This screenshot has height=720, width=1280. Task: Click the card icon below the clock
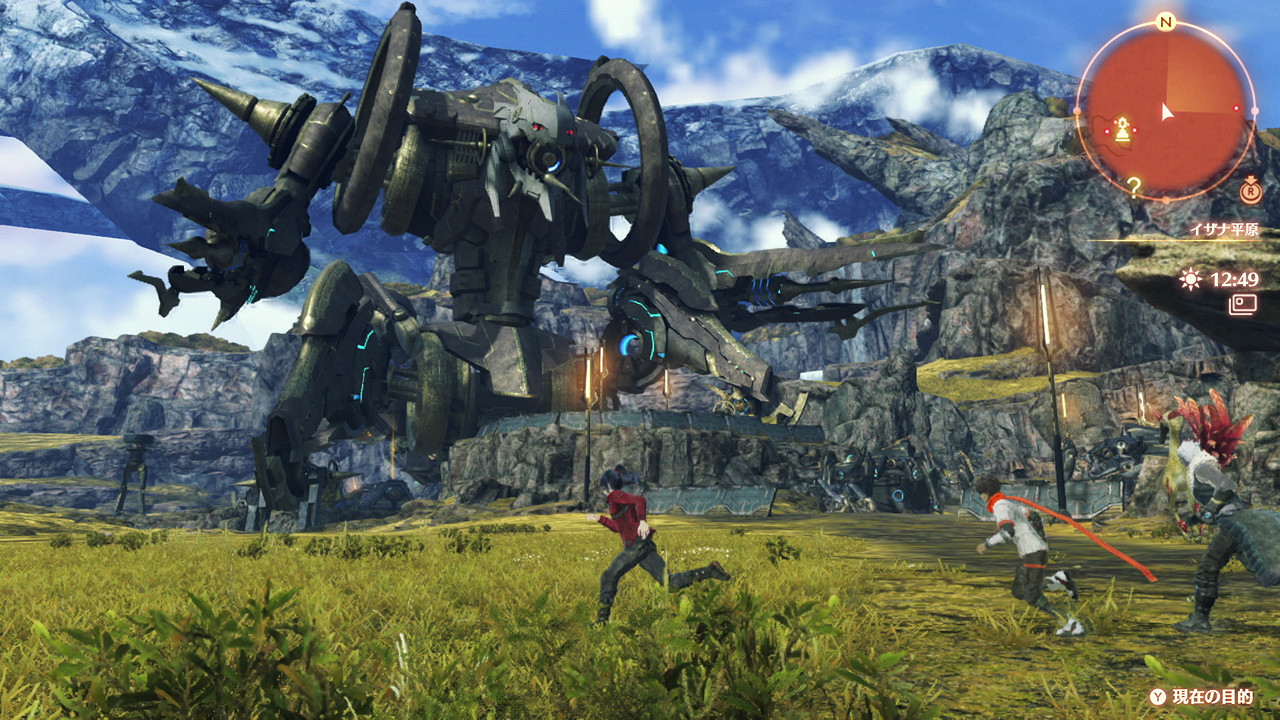(x=1244, y=303)
